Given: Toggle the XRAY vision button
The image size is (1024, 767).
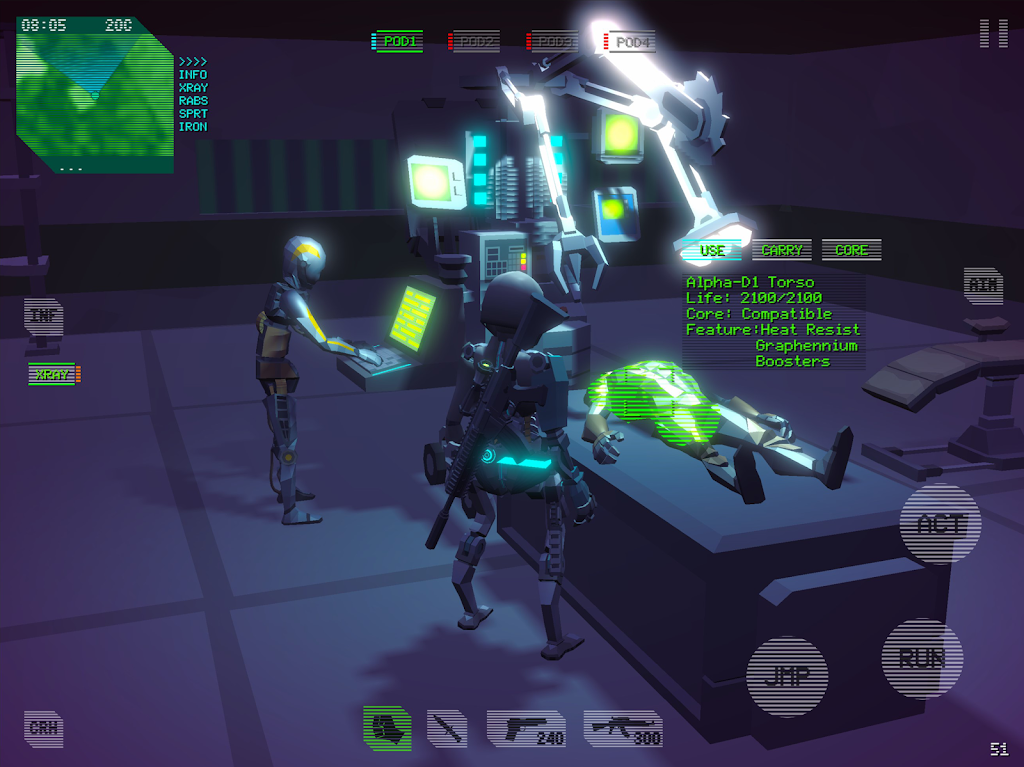Looking at the screenshot, I should [x=54, y=375].
